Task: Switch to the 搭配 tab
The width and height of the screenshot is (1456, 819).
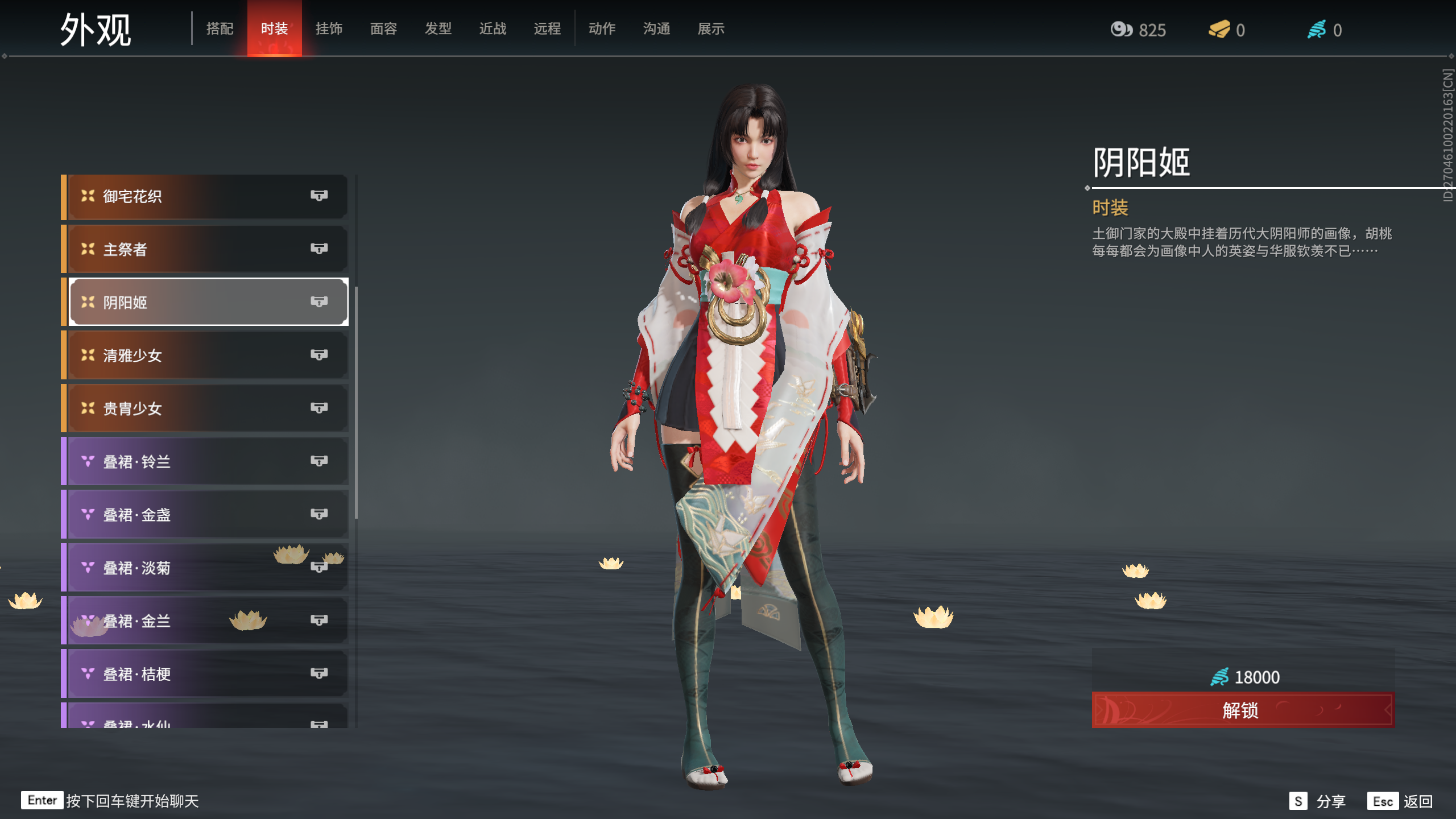Action: [x=220, y=28]
